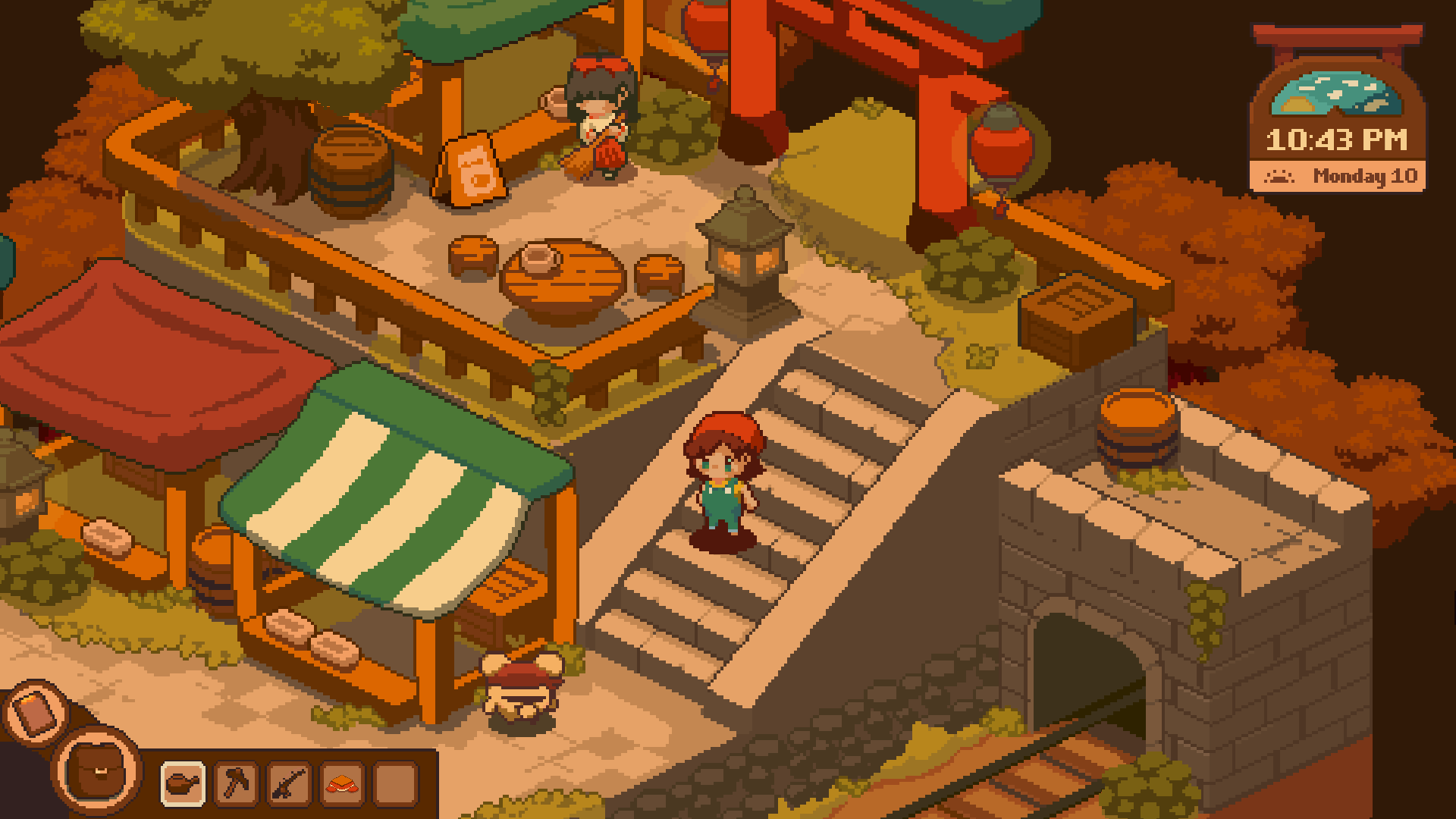Image resolution: width=1456 pixels, height=819 pixels.
Task: Click the orange standing sign near the tree
Action: (474, 171)
